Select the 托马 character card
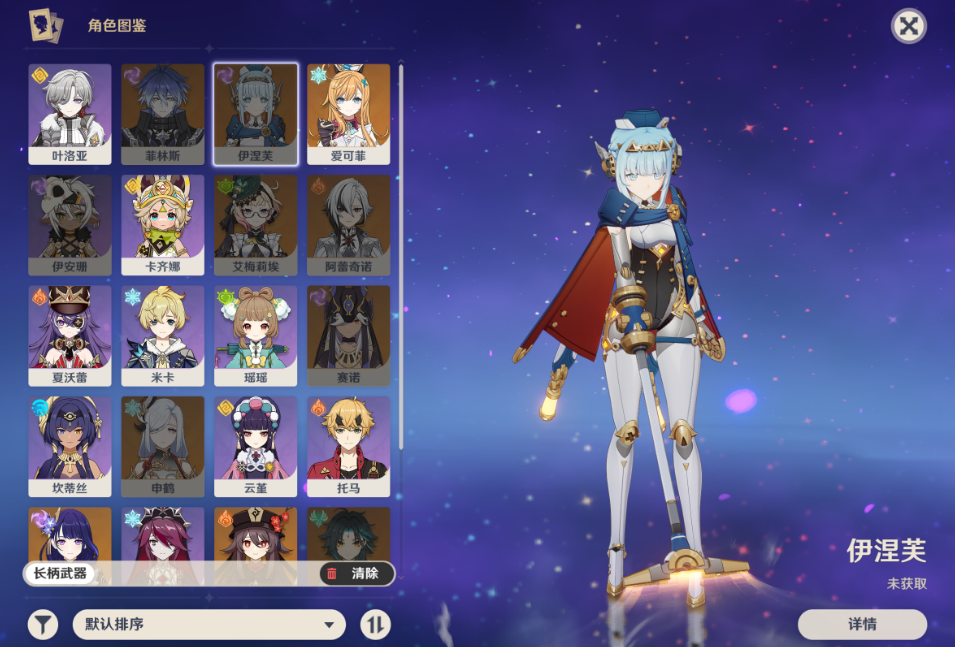Image resolution: width=955 pixels, height=647 pixels. click(x=348, y=446)
